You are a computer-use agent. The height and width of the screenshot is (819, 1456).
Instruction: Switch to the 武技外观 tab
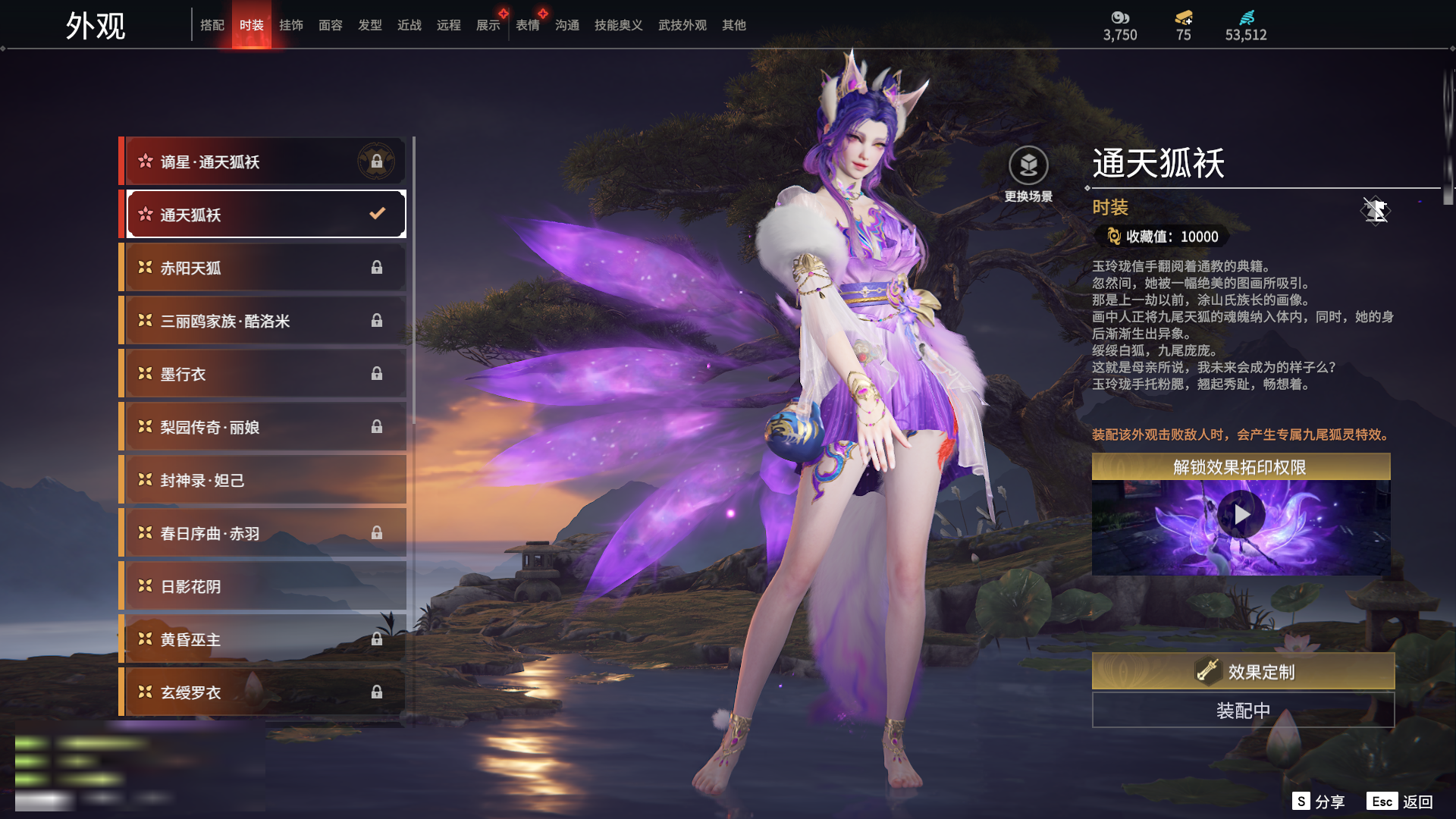click(x=682, y=25)
